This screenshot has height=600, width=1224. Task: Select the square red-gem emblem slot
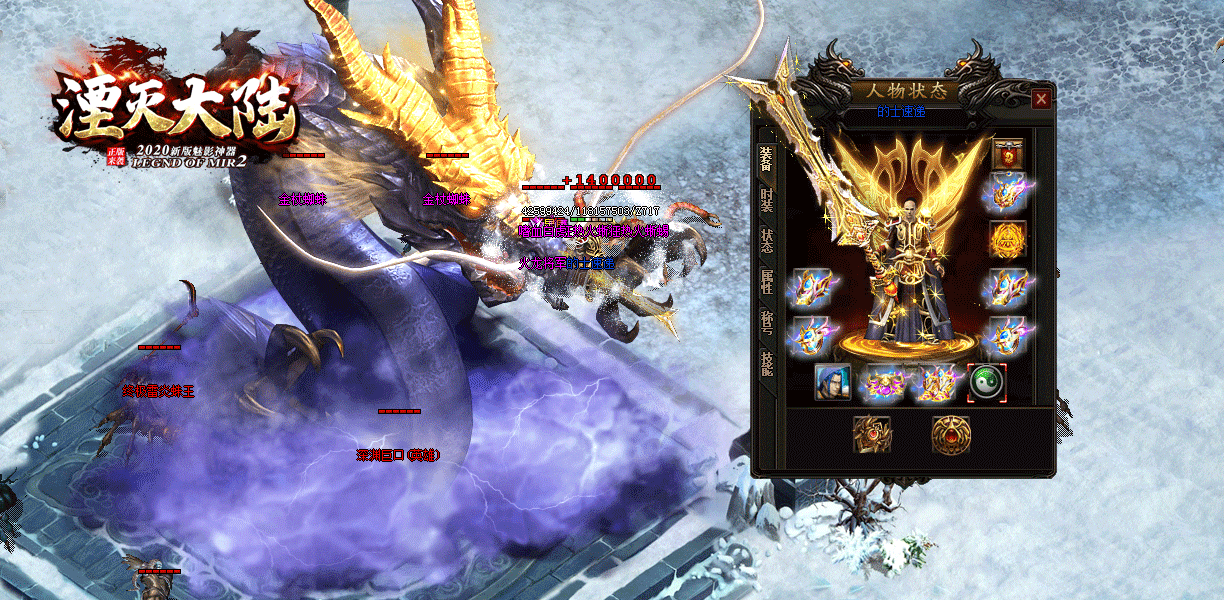871,433
